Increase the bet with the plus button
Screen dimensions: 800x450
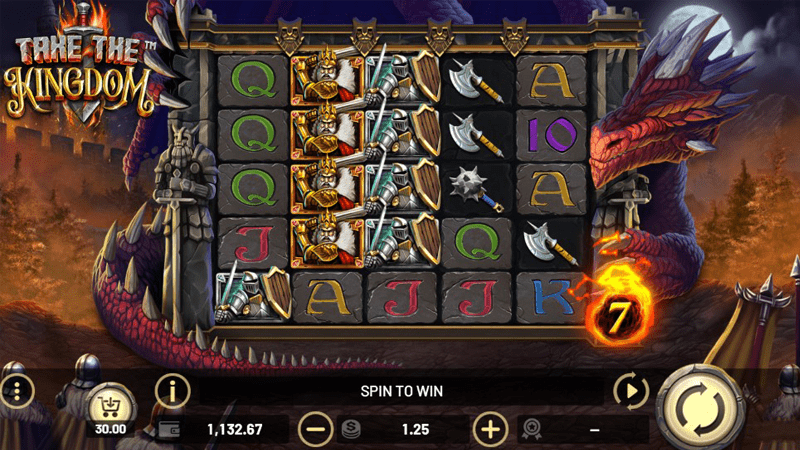pyautogui.click(x=489, y=430)
